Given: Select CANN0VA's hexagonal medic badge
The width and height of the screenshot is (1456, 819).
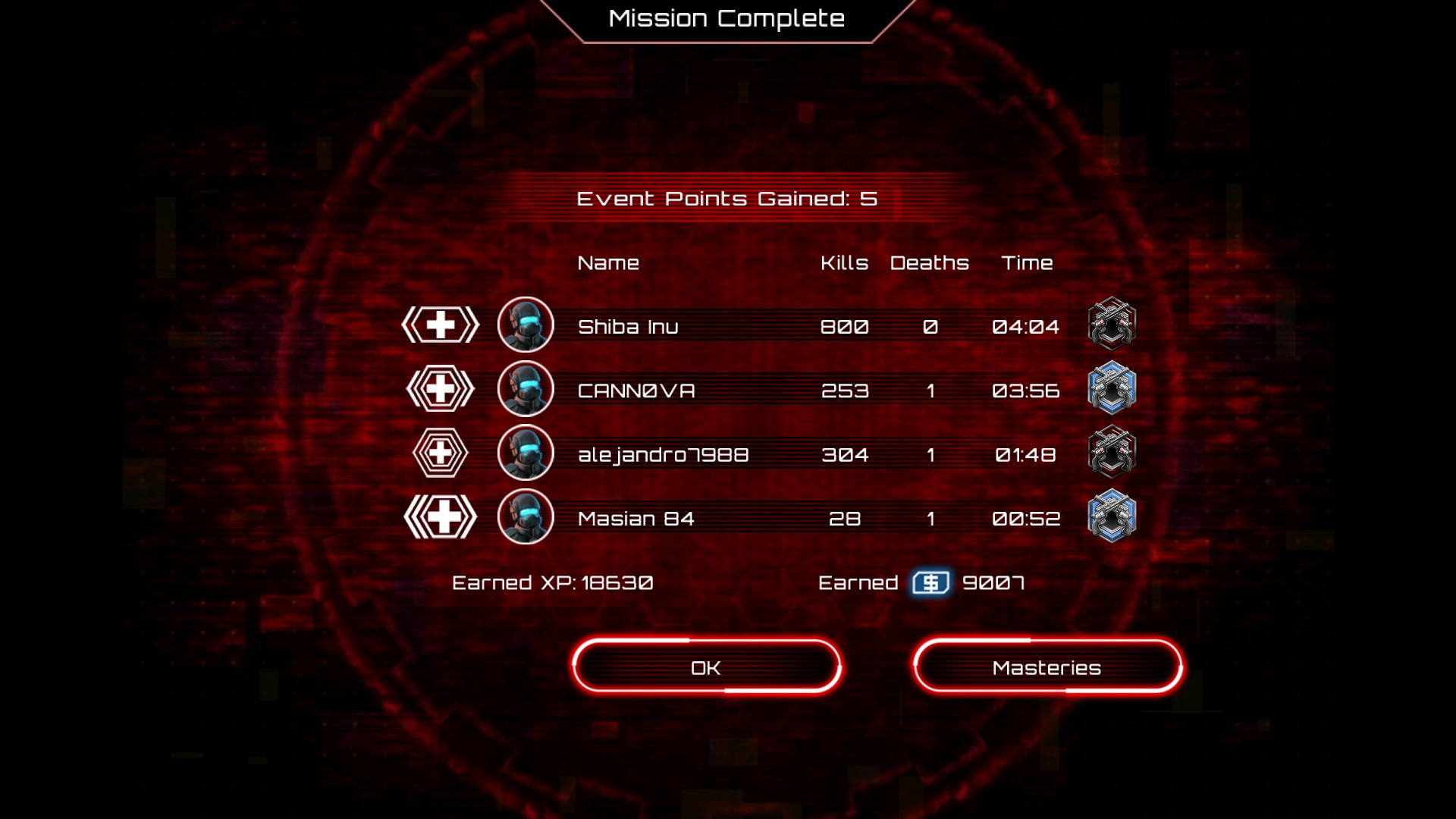Looking at the screenshot, I should [441, 389].
